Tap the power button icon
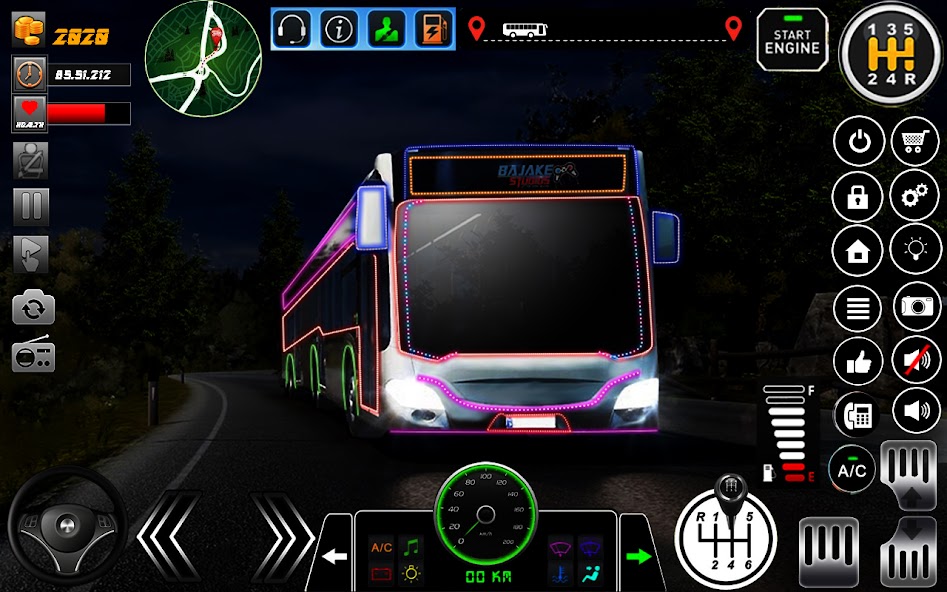Screen dimensions: 947x592 [x=859, y=142]
